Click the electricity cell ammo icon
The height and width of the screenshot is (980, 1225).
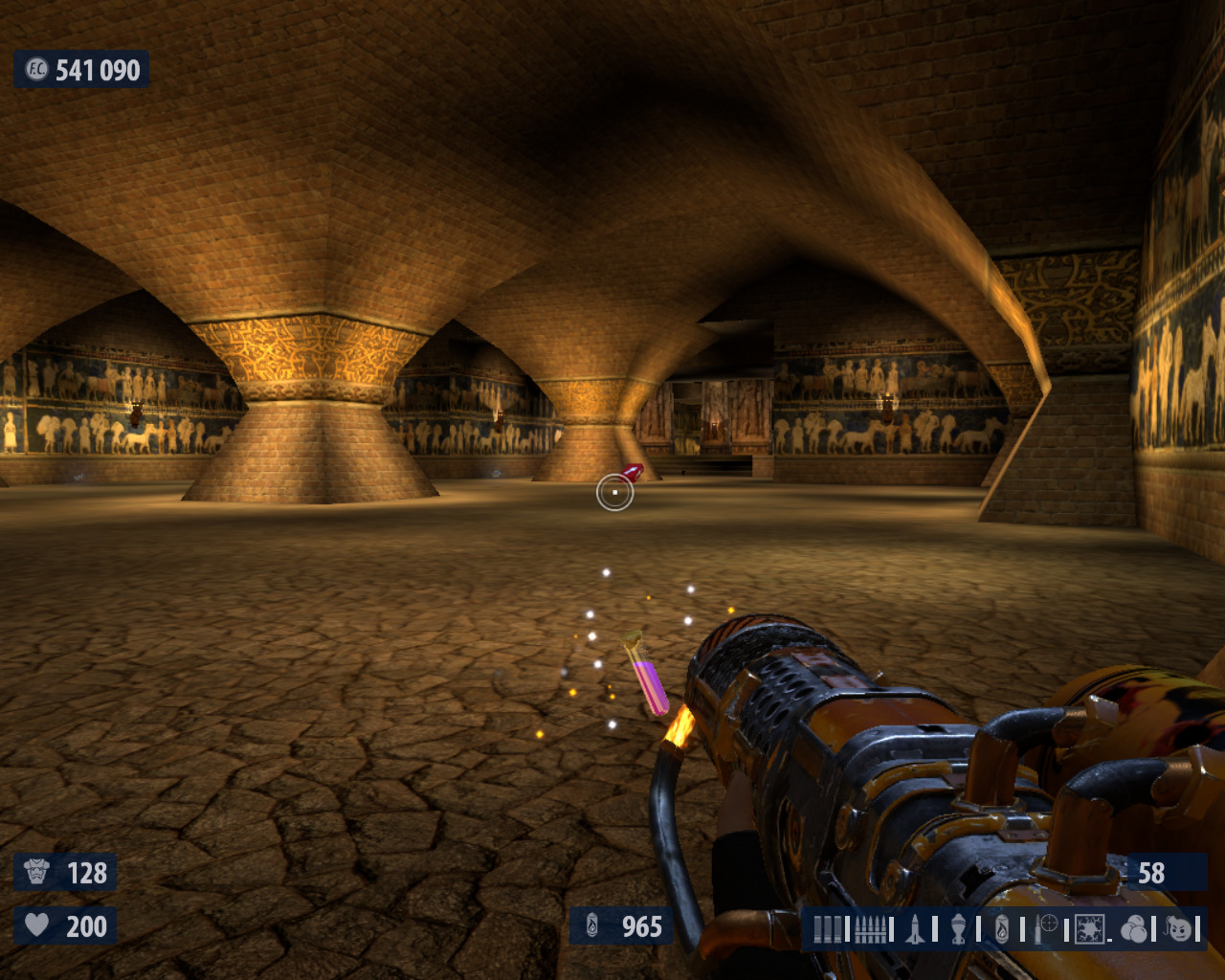1089,928
